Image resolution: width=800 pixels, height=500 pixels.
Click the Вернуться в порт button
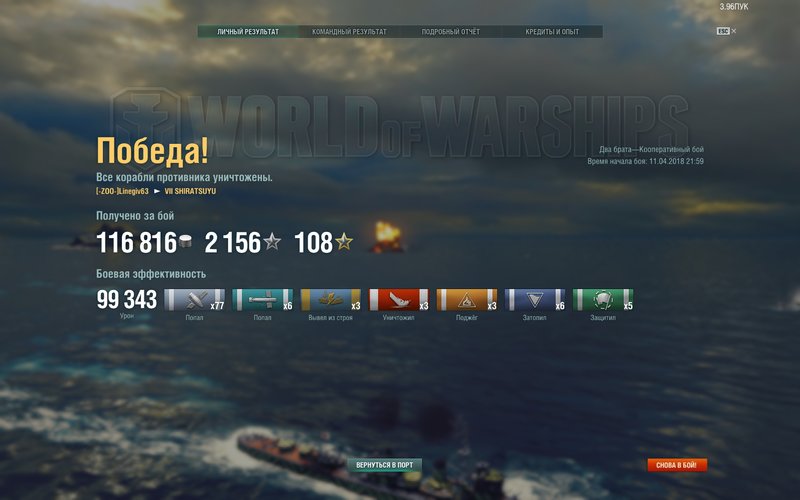(385, 465)
